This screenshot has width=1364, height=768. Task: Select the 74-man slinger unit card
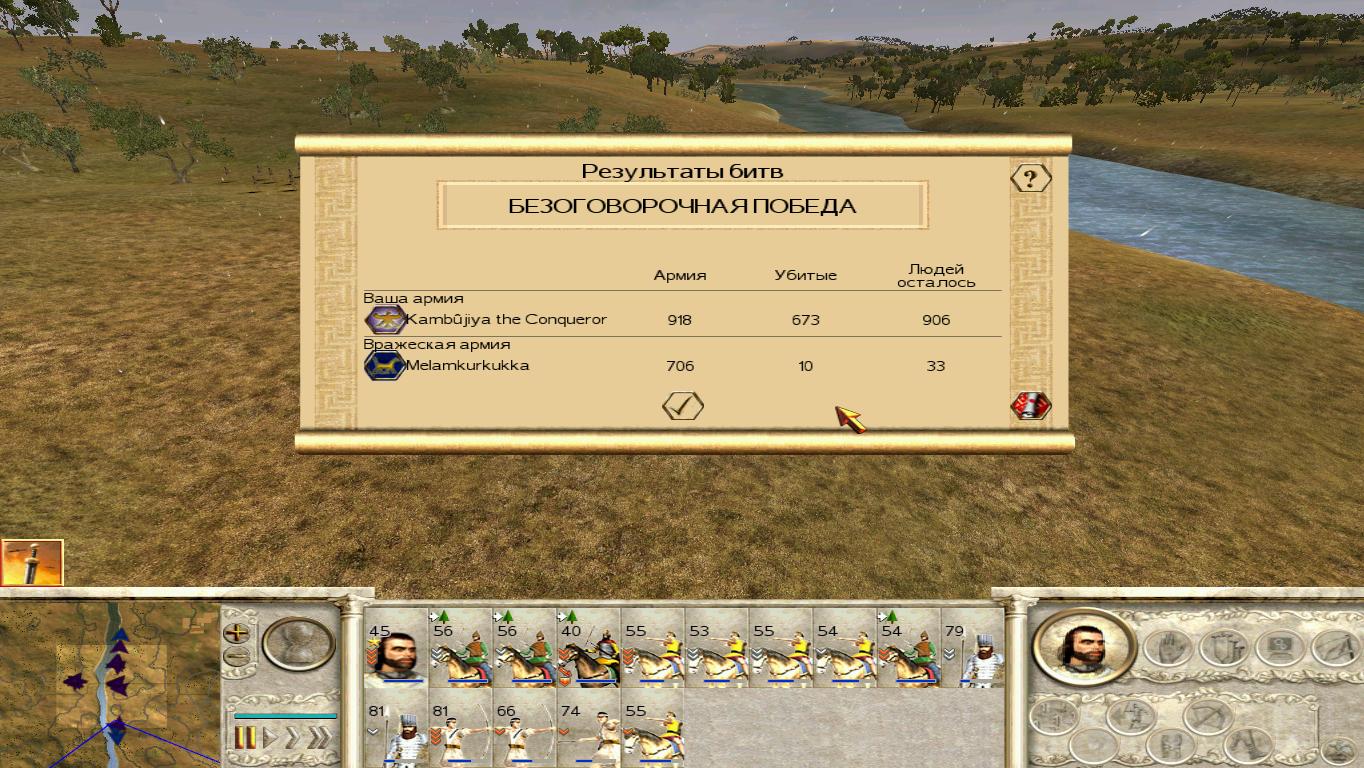pos(588,735)
